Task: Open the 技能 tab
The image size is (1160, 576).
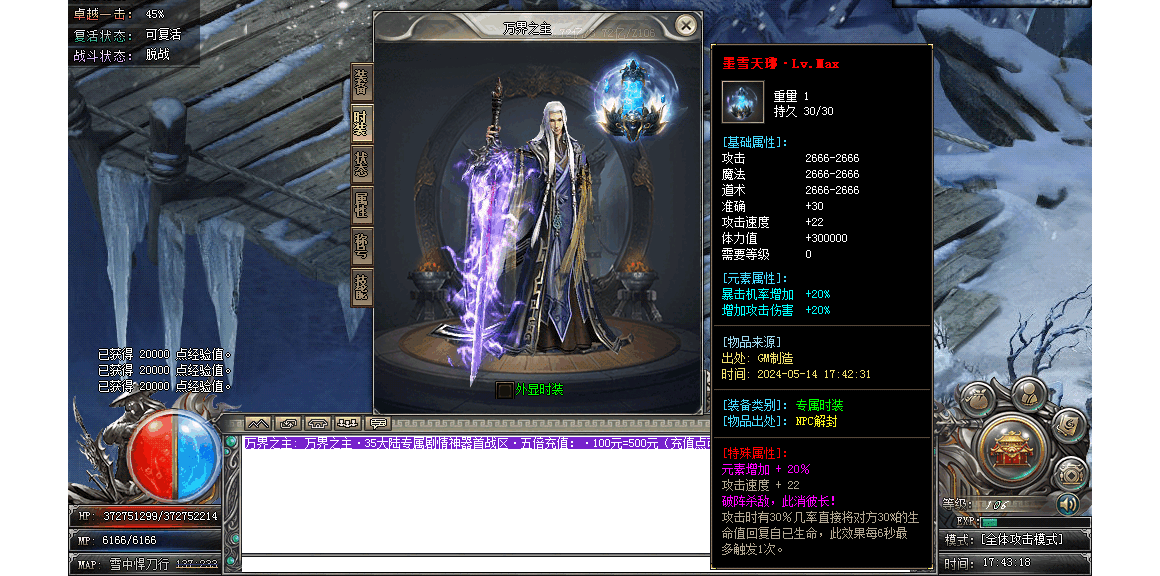Action: (x=361, y=287)
